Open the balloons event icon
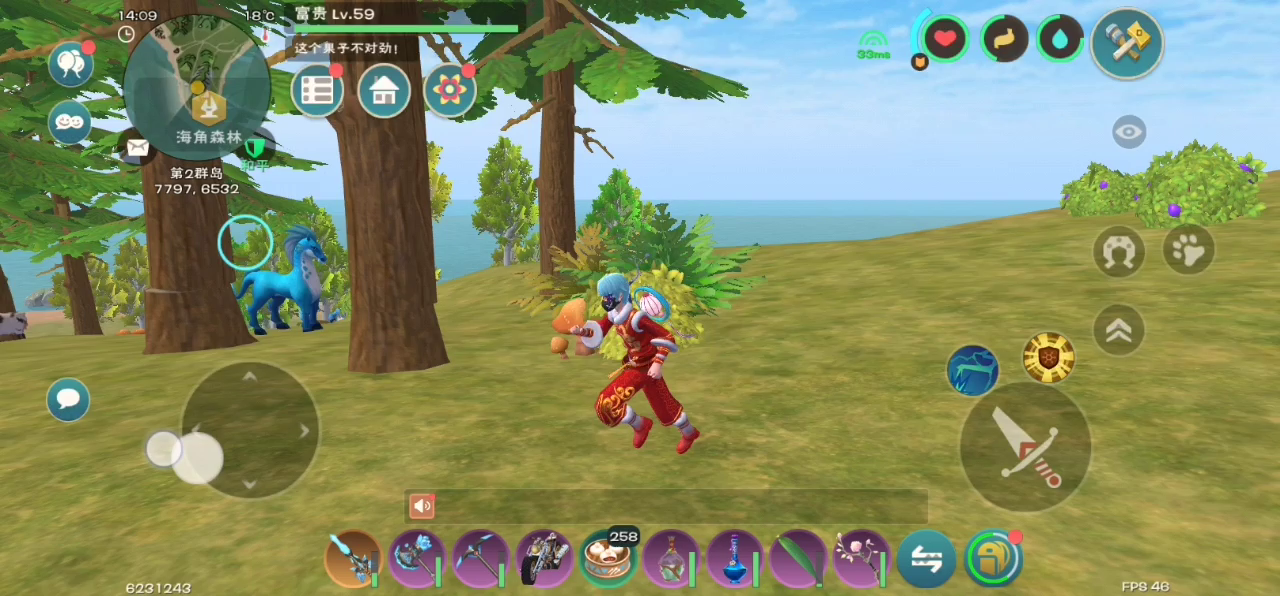Screen dimensions: 1280x596 pyautogui.click(x=70, y=64)
